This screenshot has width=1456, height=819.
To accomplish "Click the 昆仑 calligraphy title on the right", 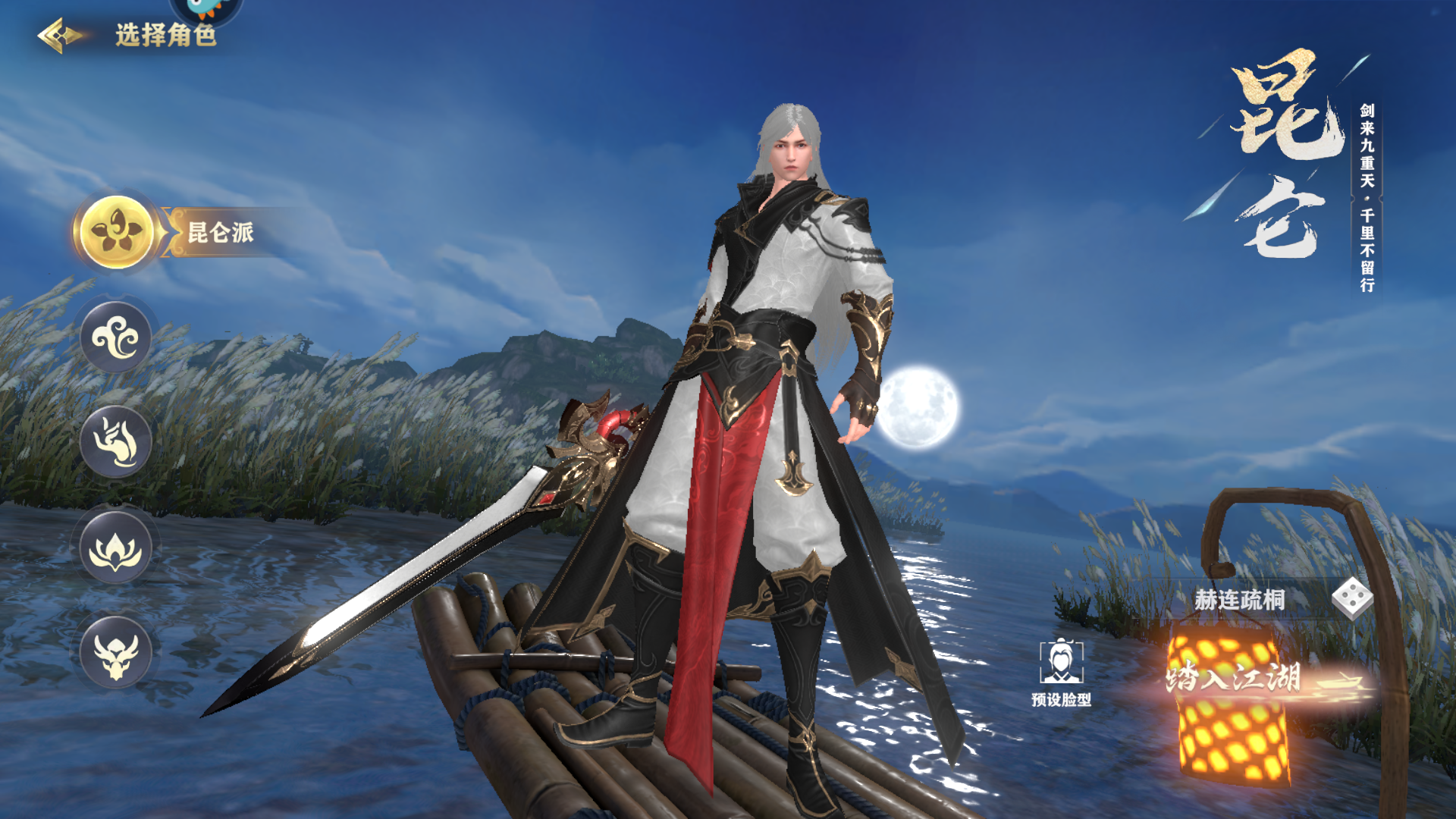I will [x=1289, y=152].
